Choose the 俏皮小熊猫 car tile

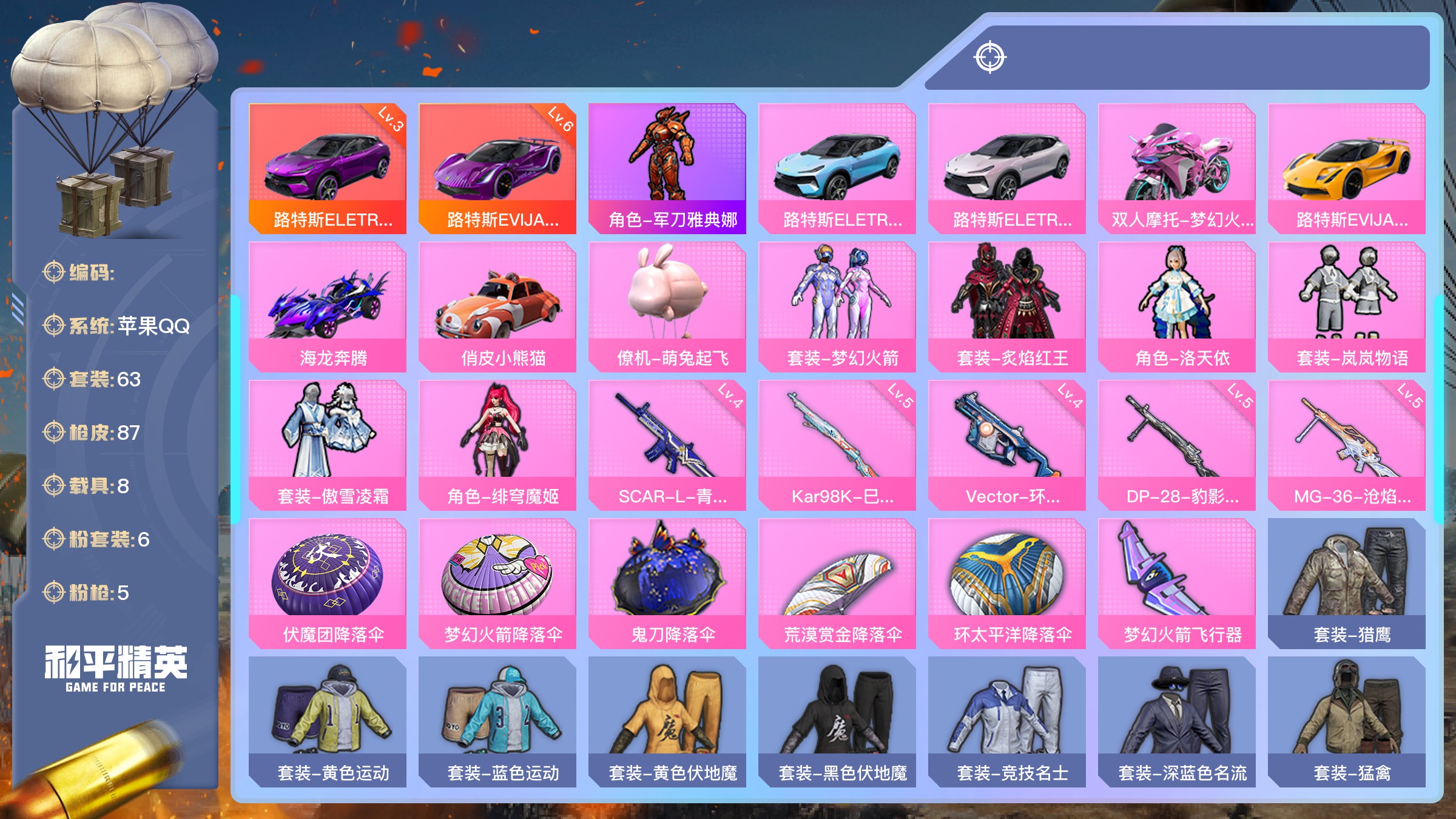[x=497, y=306]
